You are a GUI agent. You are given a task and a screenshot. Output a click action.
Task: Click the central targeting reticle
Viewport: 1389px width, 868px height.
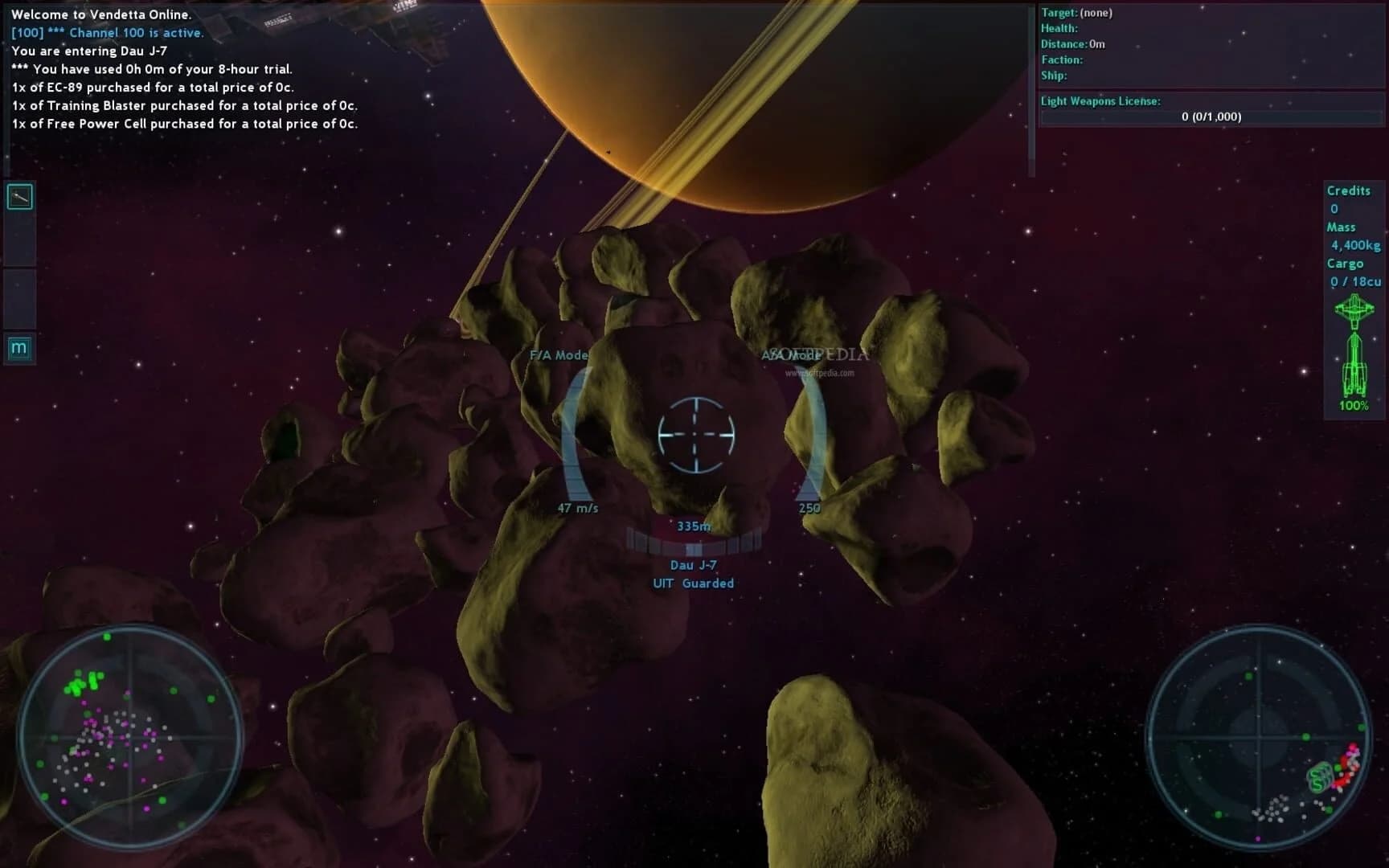click(x=694, y=434)
